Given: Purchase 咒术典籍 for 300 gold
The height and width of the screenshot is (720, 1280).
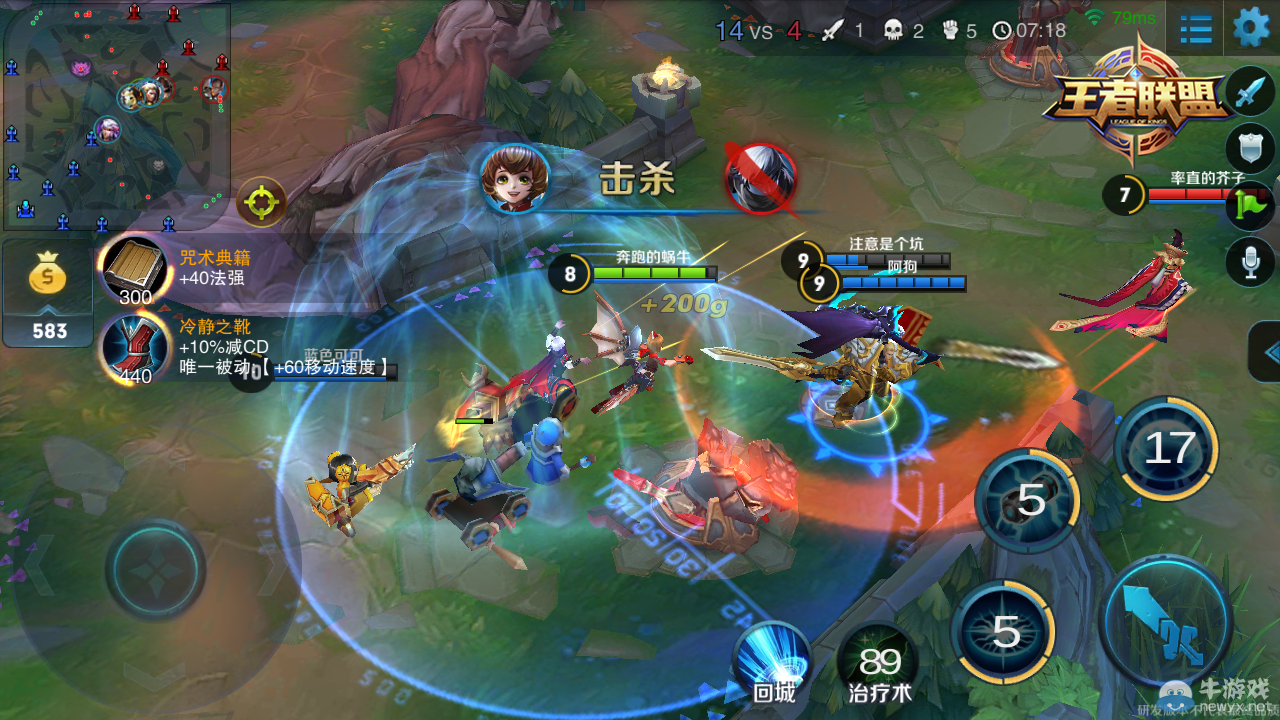Looking at the screenshot, I should [x=133, y=270].
